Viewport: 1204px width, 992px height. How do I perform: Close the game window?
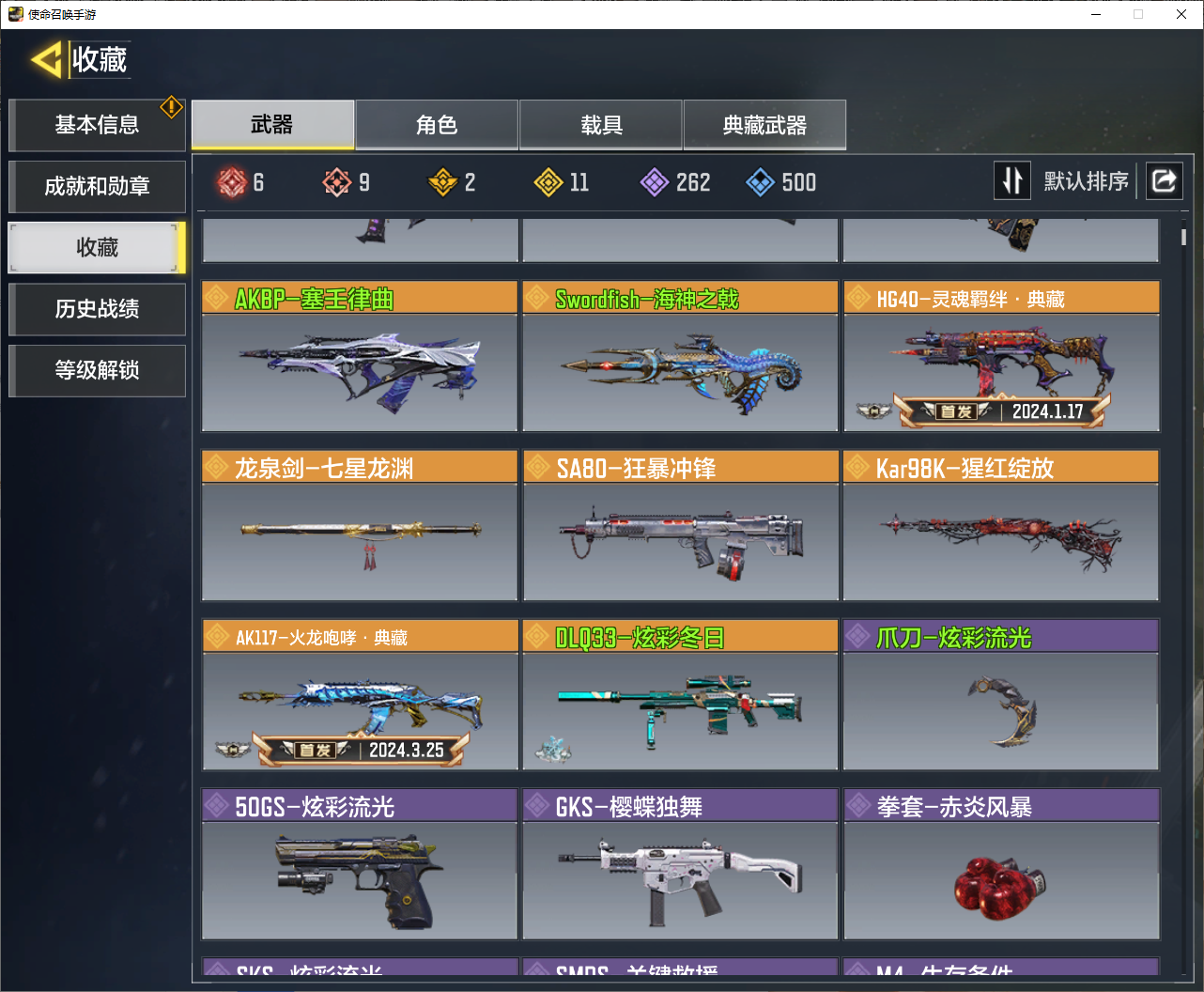(1181, 14)
